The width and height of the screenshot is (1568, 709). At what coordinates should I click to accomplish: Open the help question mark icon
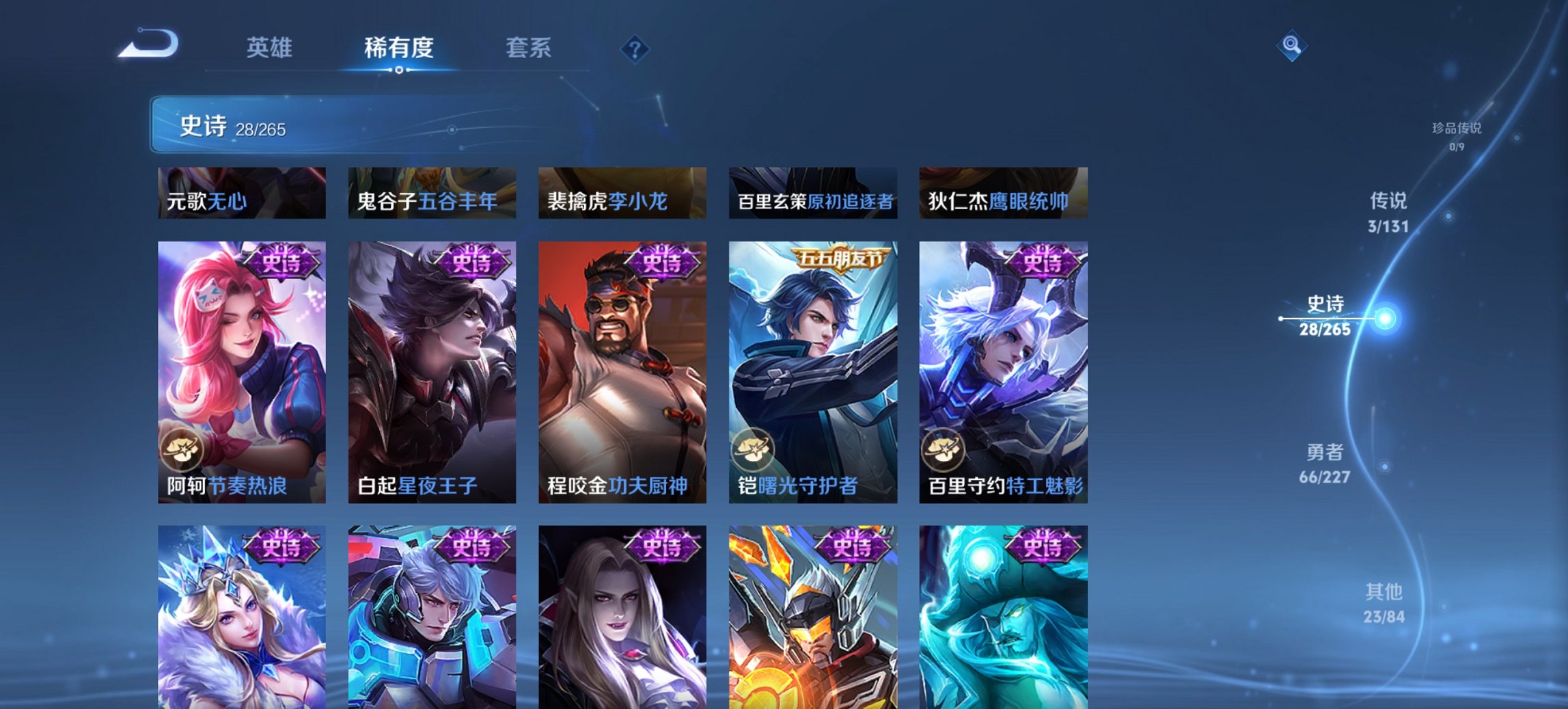point(633,49)
